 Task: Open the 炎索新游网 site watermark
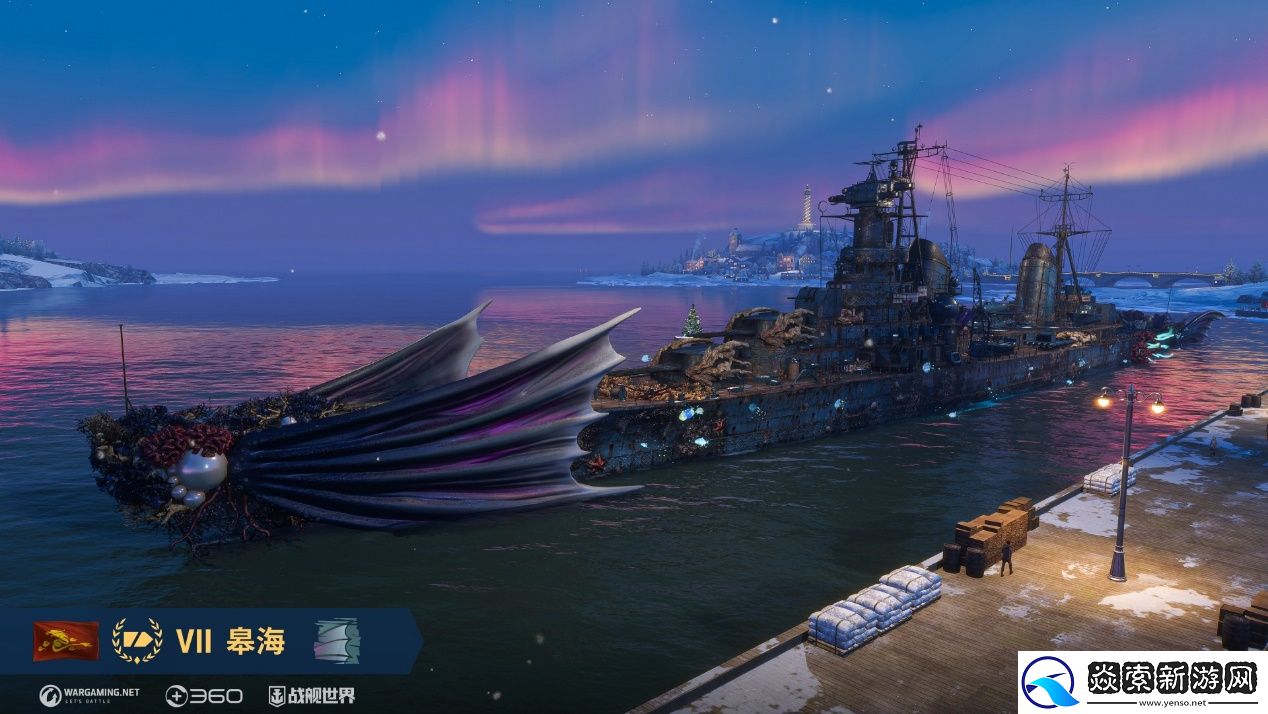tap(1142, 682)
